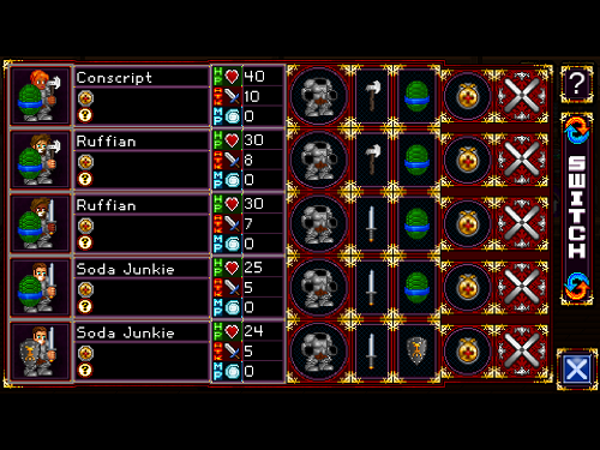This screenshot has width=600, height=450.
Task: Select the Conscript's armor slot
Action: [318, 96]
